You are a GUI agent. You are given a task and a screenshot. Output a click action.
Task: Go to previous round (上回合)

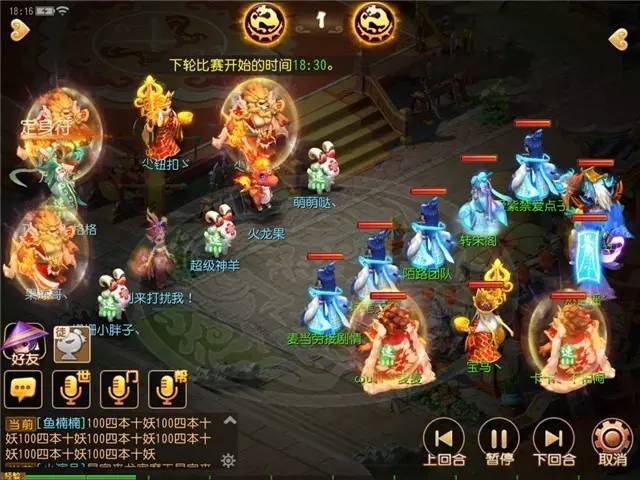click(443, 441)
